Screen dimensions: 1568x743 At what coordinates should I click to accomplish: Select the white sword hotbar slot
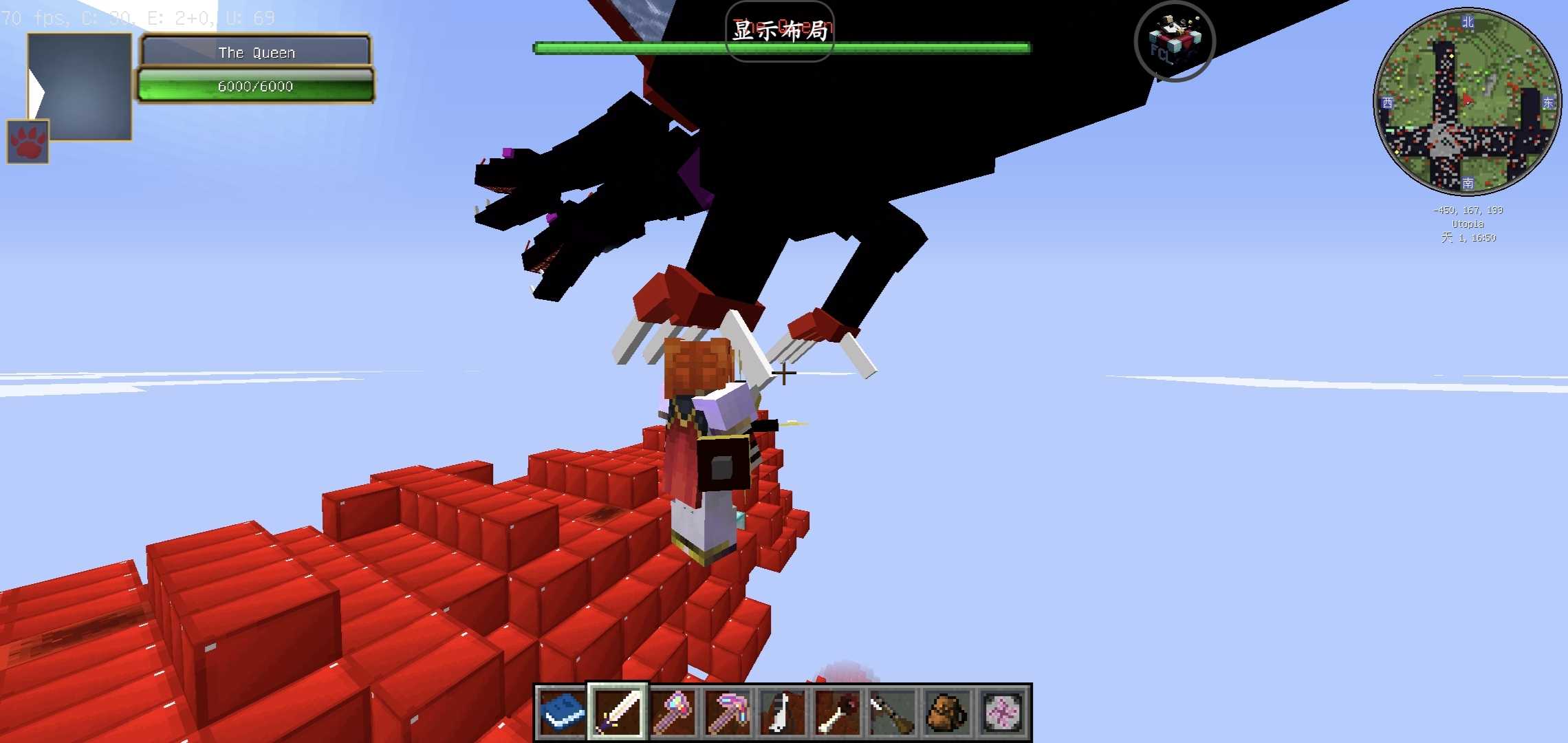coord(617,712)
